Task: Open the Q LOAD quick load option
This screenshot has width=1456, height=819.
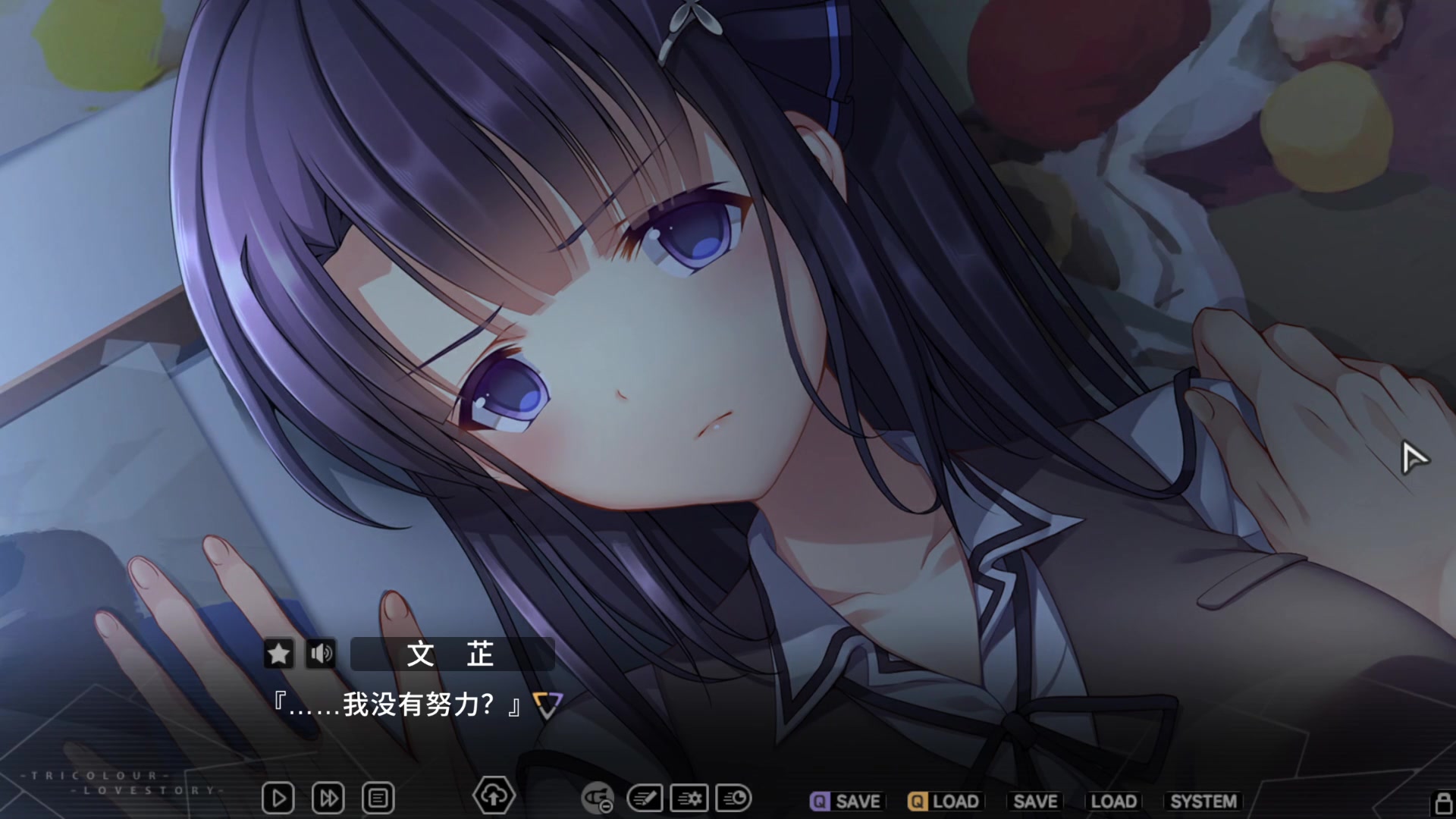Action: 946,800
